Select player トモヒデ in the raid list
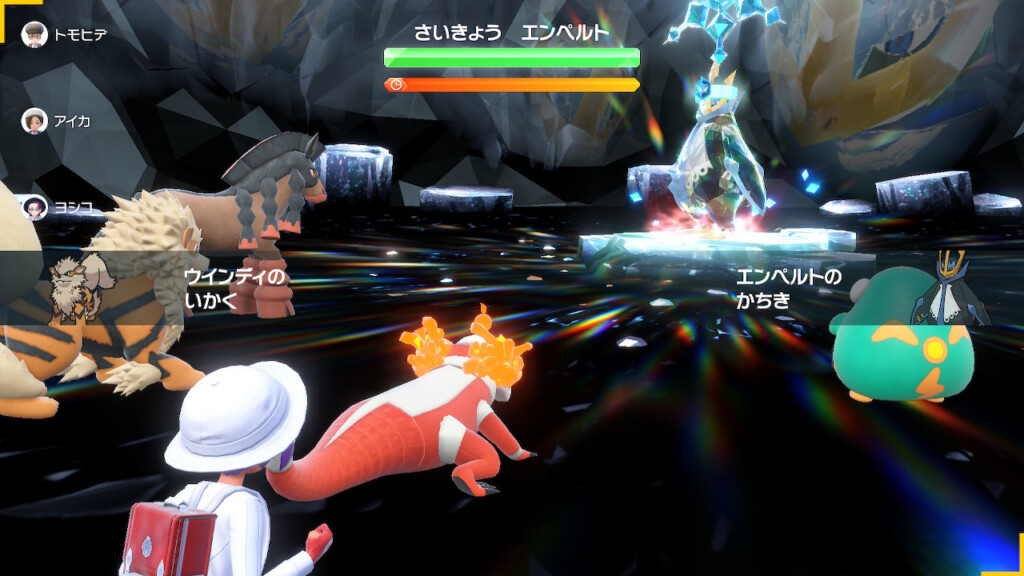This screenshot has width=1024, height=576. pos(64,34)
